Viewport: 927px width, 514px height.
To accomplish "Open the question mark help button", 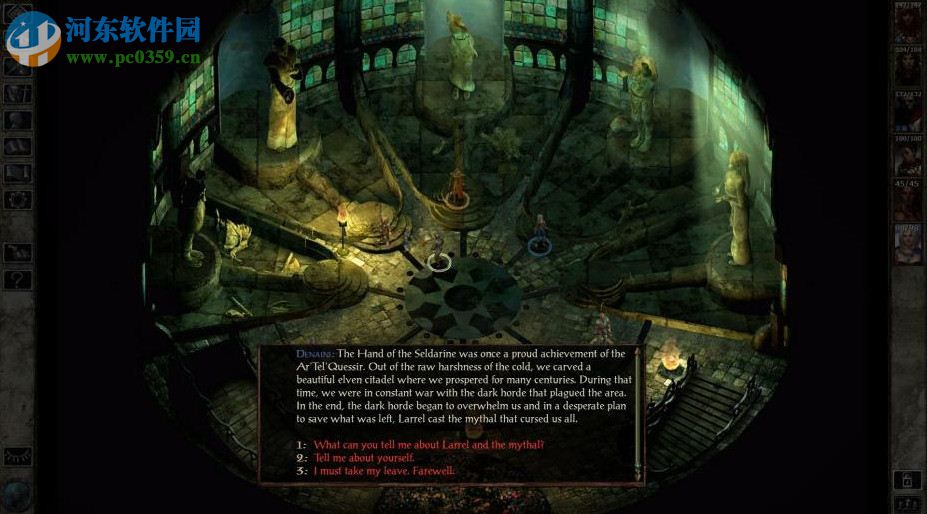I will pyautogui.click(x=17, y=280).
